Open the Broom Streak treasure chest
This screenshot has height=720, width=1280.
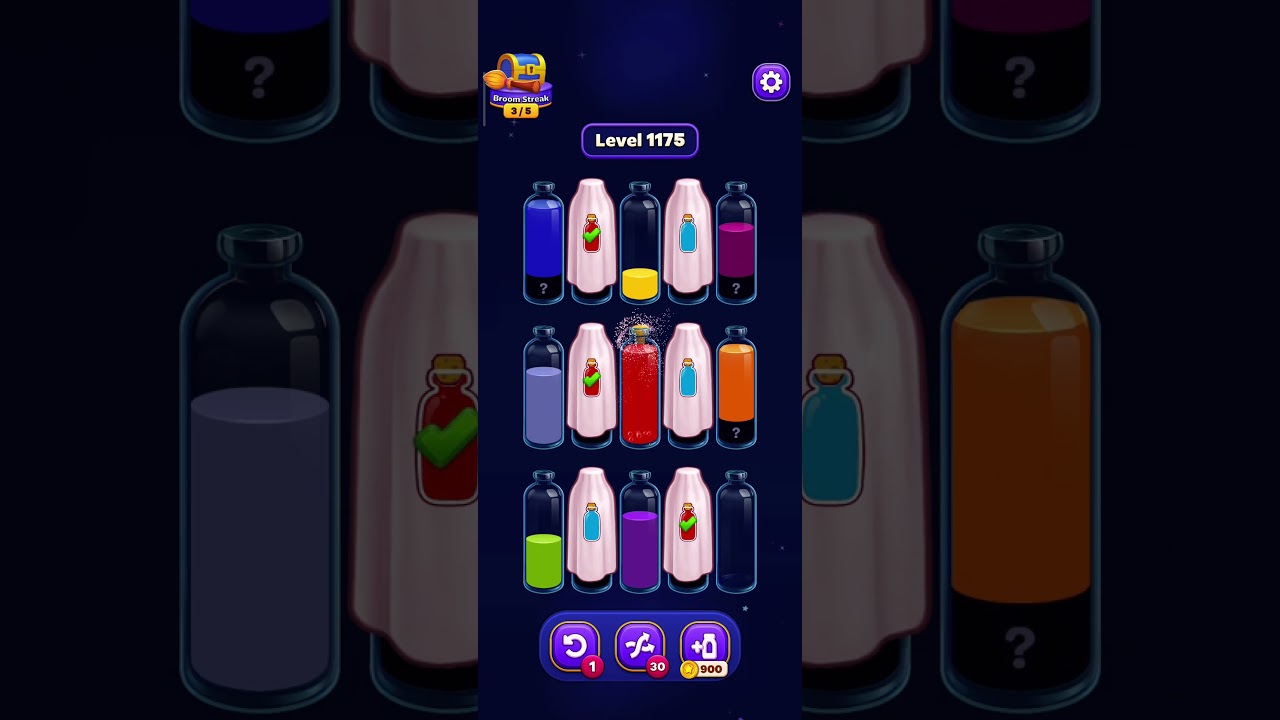pos(521,72)
